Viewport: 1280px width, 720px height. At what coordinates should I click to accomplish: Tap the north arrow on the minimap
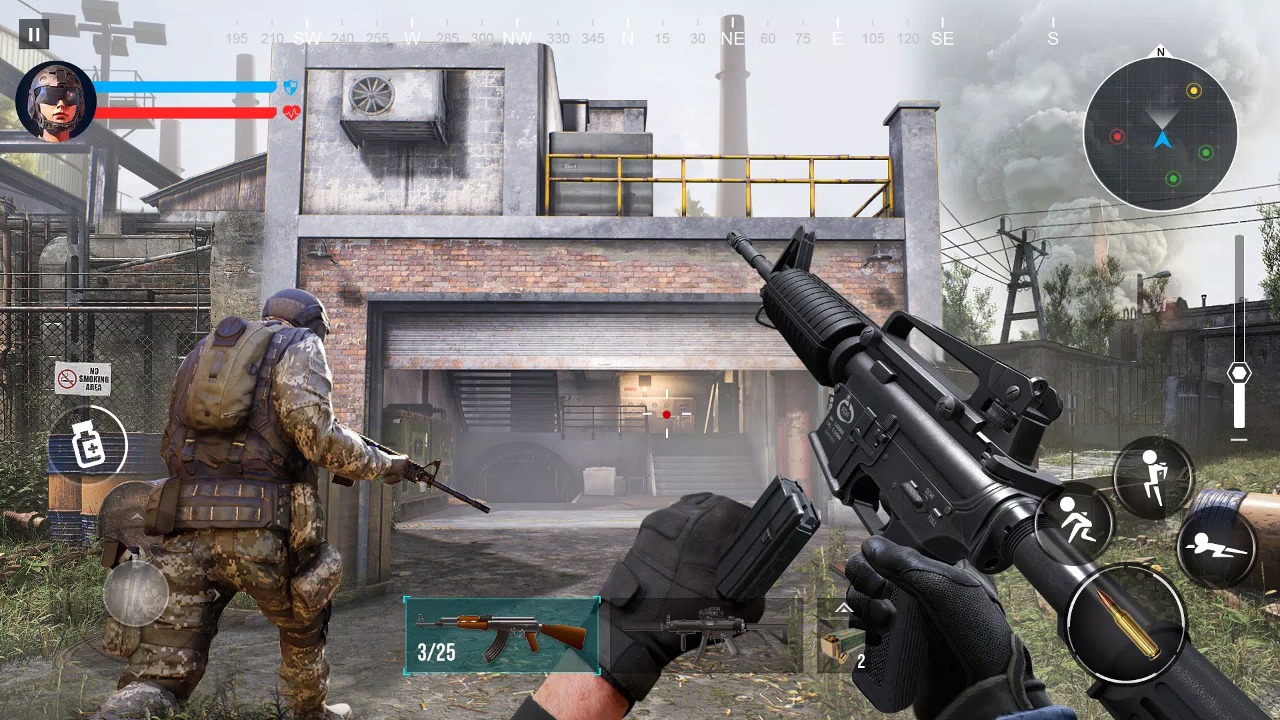point(1160,52)
